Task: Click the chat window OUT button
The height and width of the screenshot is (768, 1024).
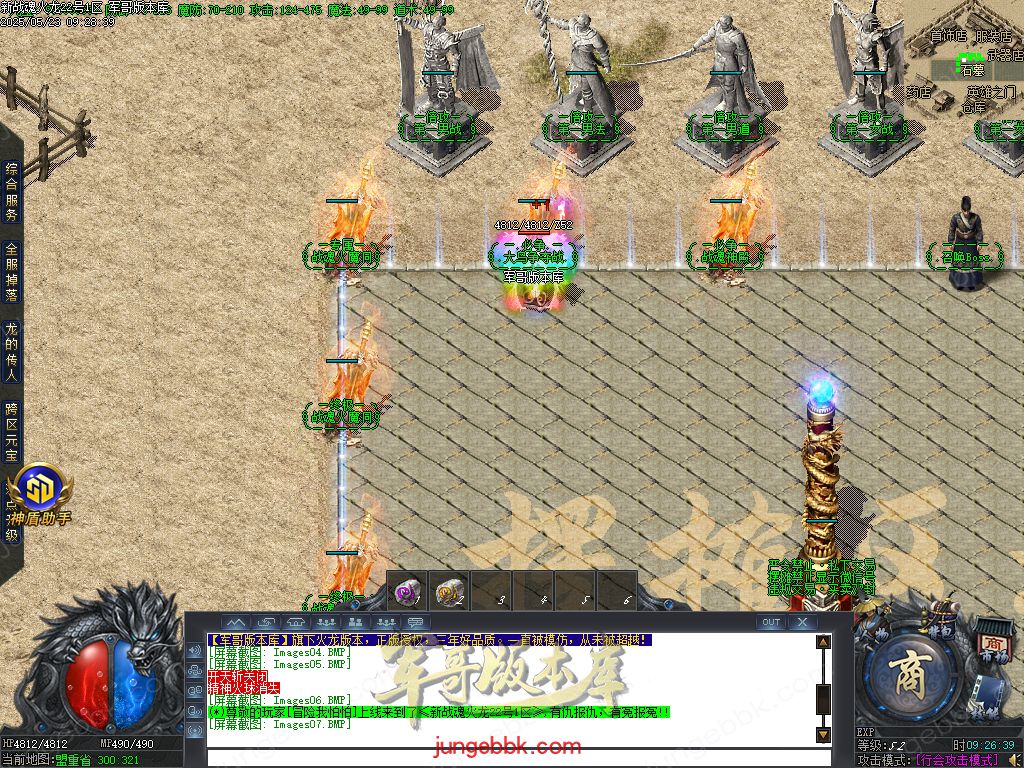Action: [x=770, y=622]
